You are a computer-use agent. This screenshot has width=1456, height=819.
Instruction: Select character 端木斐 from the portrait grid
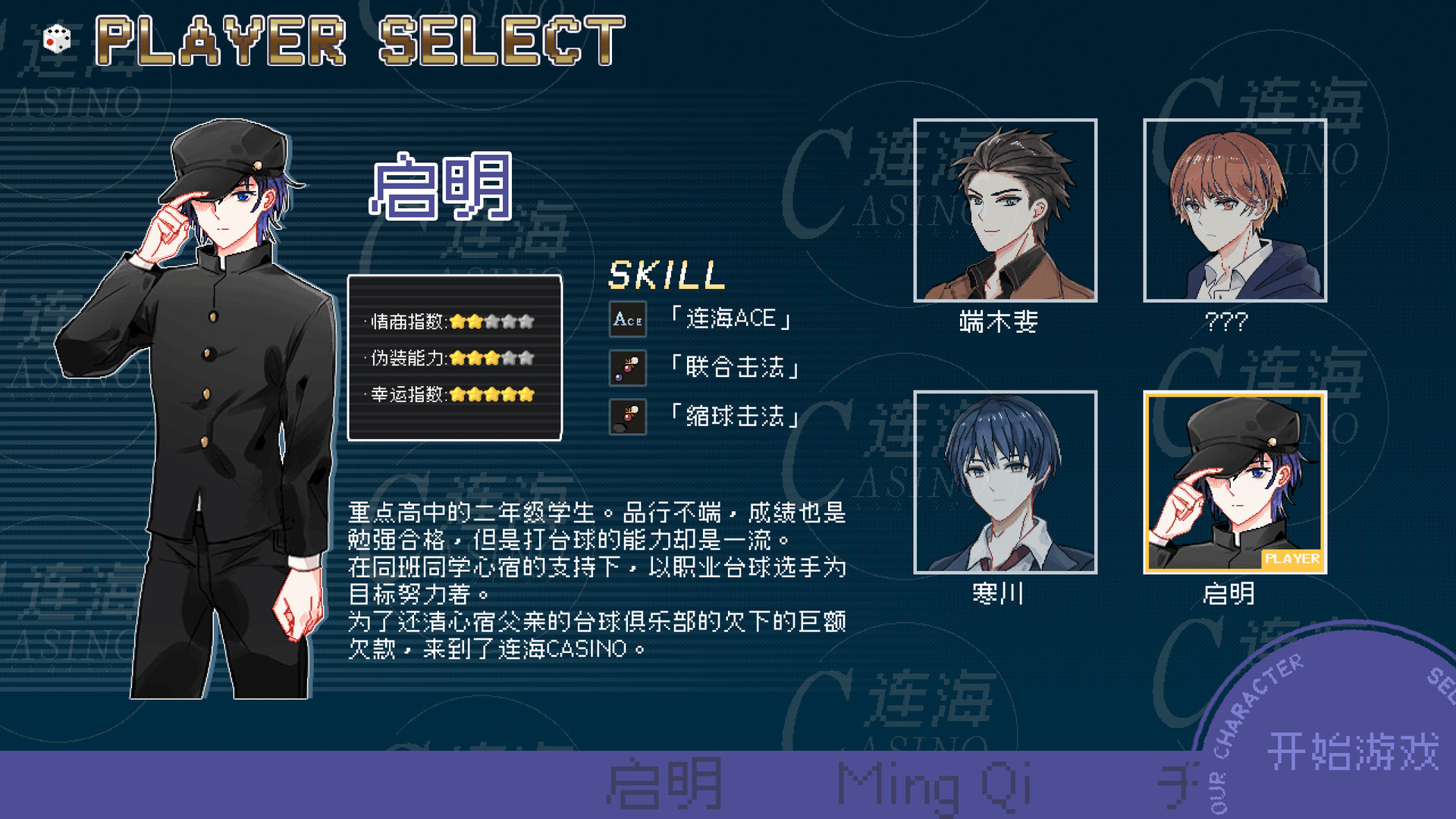[1006, 212]
